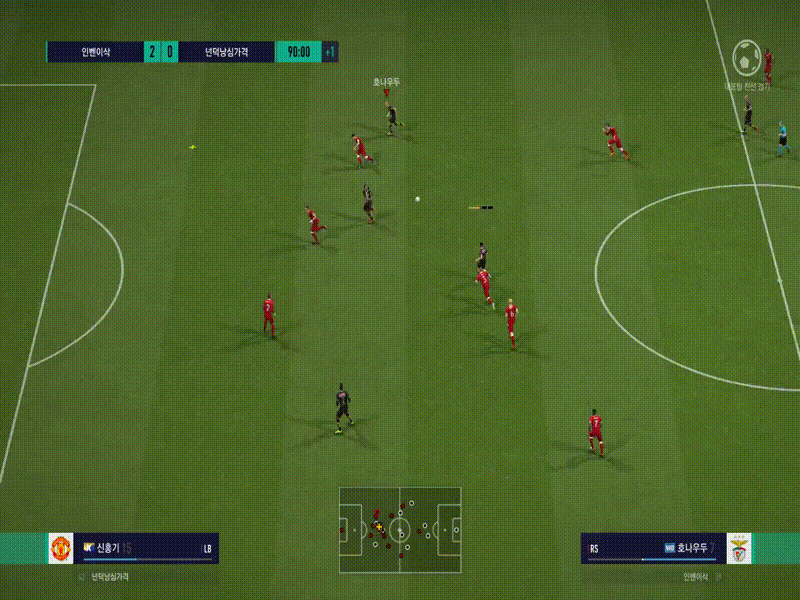This screenshot has height=600, width=800.
Task: Click the pitch radar minimap
Action: pos(400,529)
